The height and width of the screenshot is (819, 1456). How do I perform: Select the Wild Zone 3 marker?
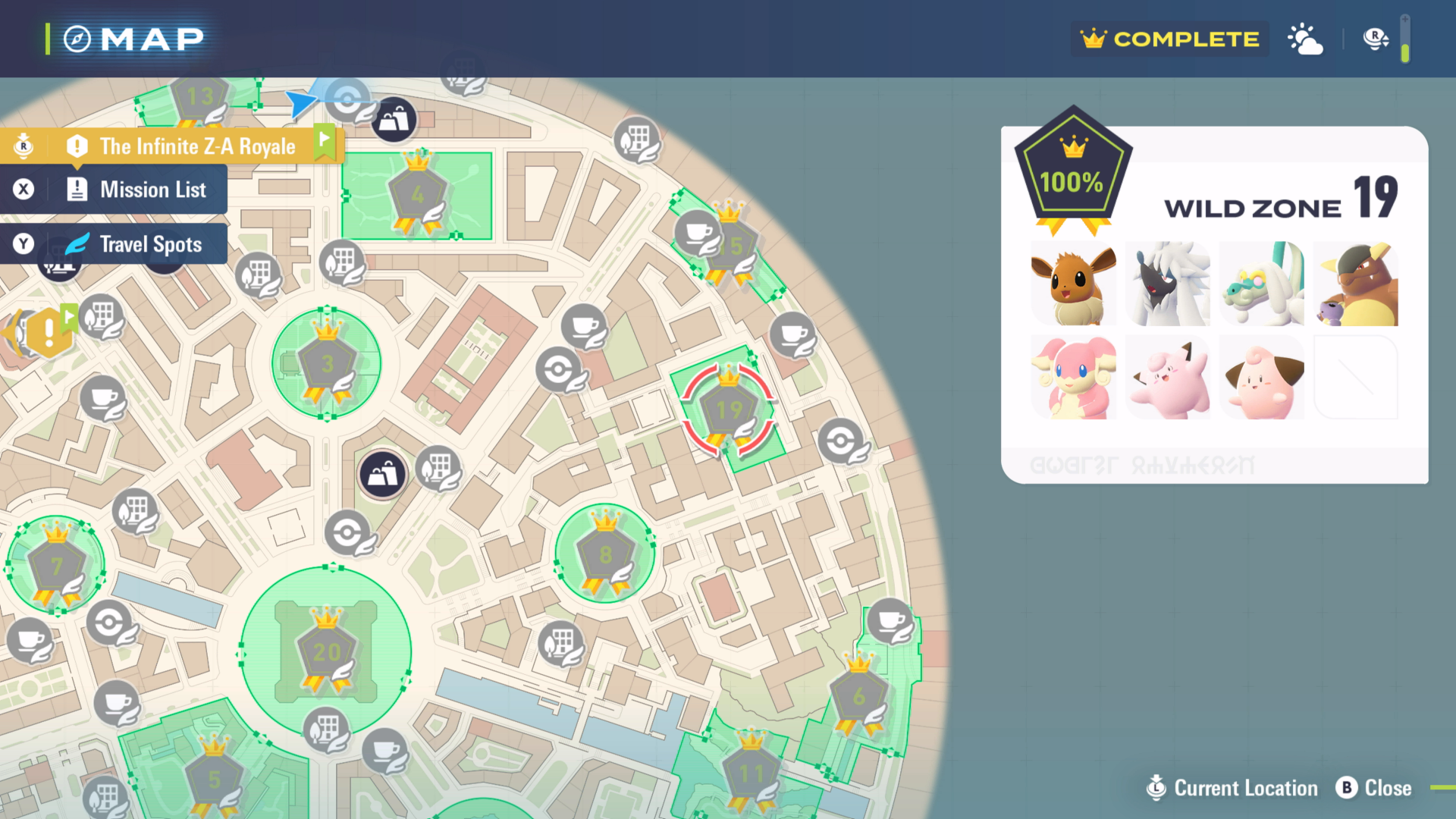pos(327,364)
